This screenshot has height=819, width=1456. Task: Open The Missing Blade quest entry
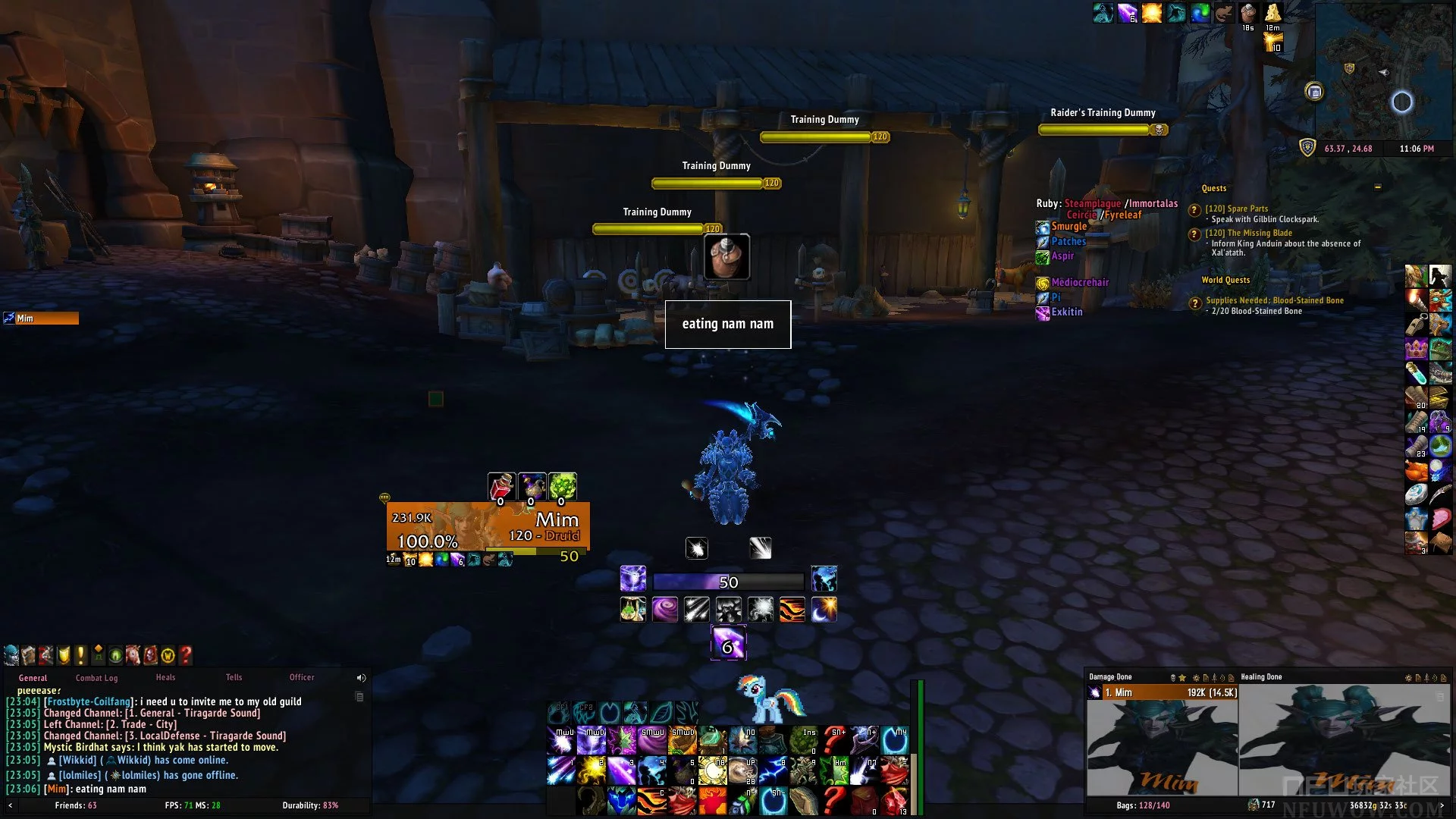point(1248,233)
